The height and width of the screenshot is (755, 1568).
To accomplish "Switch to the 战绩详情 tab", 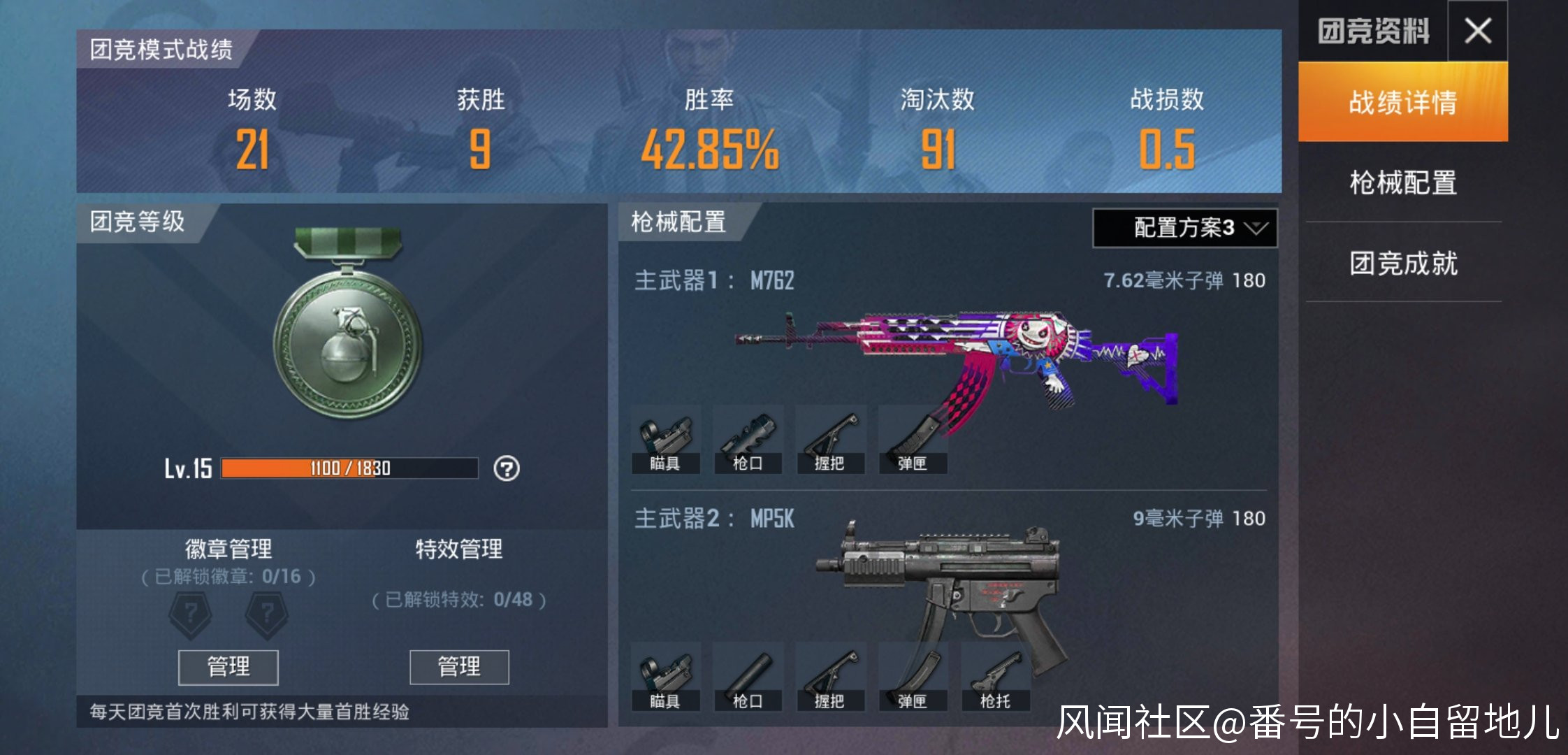I will click(x=1402, y=102).
